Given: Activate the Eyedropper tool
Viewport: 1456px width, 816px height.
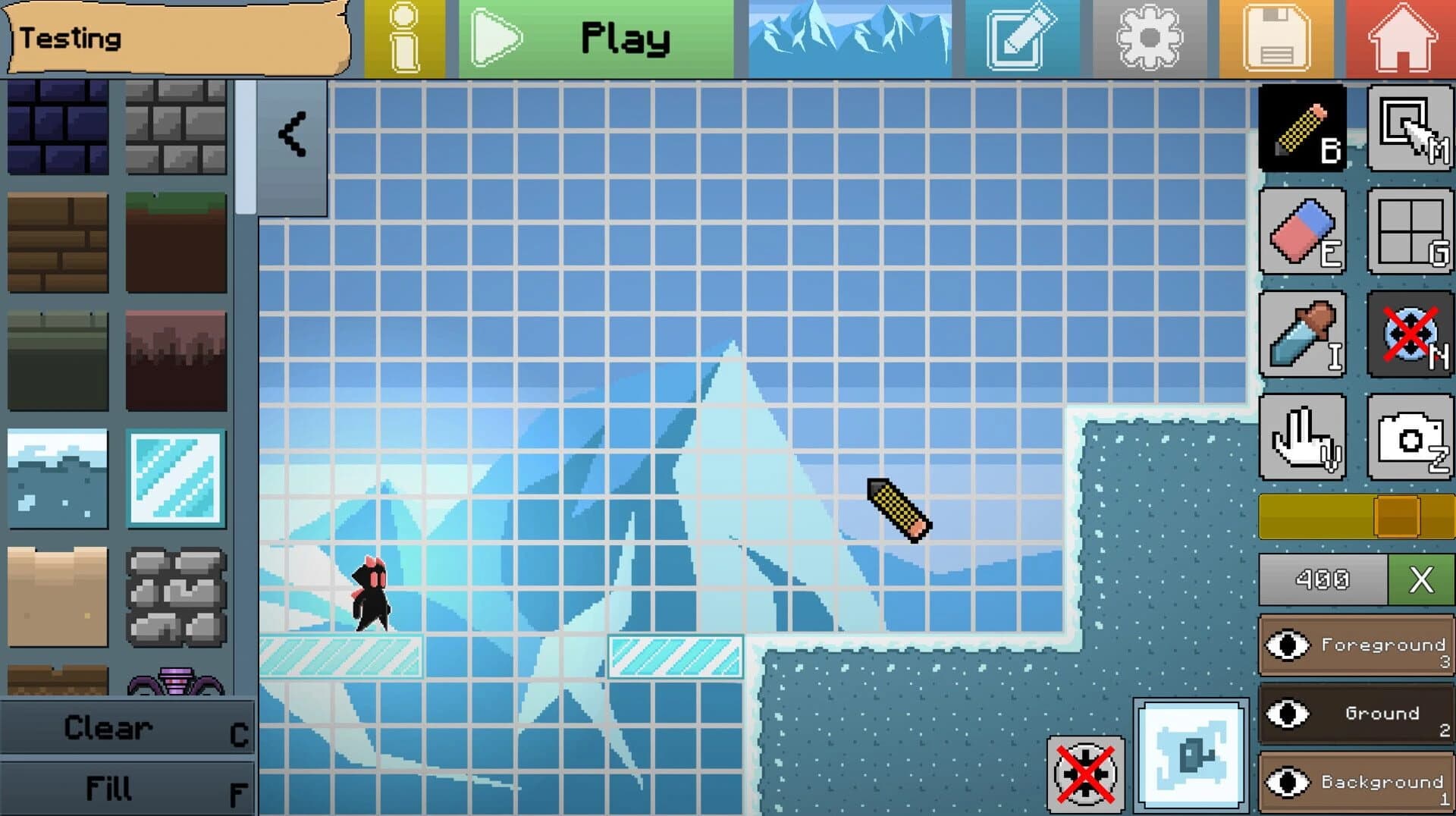Looking at the screenshot, I should click(x=1302, y=334).
